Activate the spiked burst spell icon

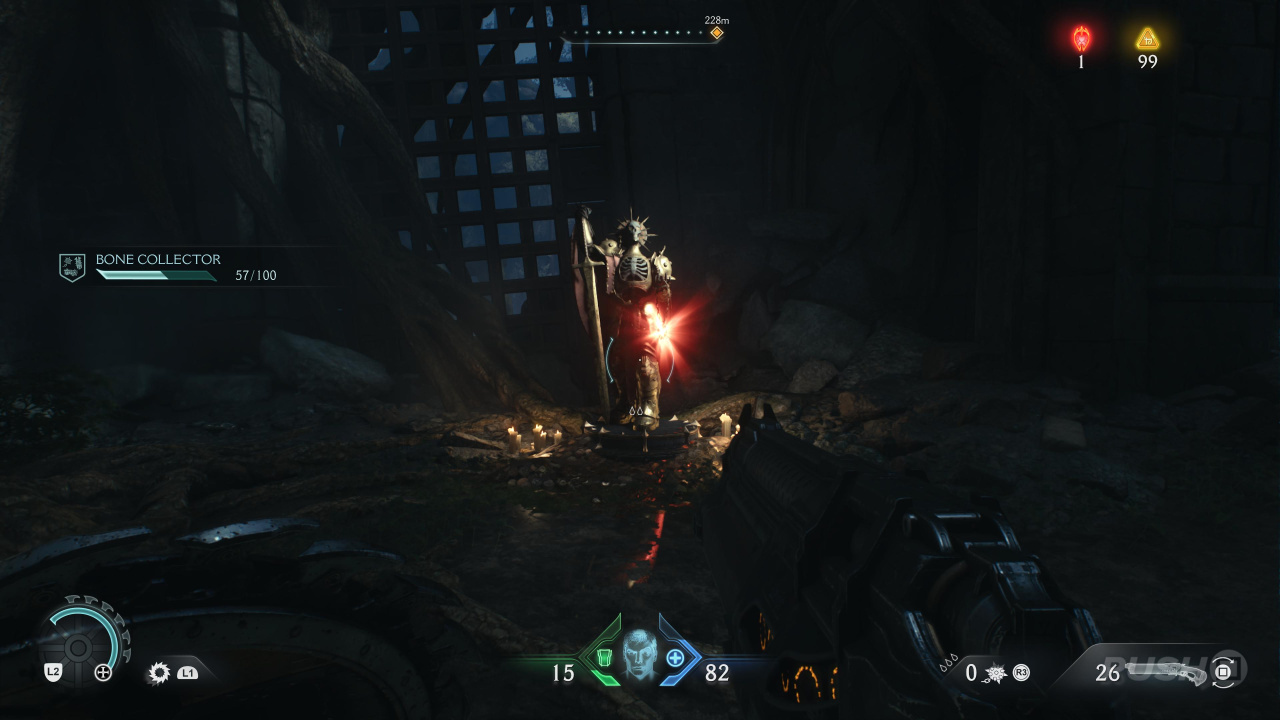997,673
